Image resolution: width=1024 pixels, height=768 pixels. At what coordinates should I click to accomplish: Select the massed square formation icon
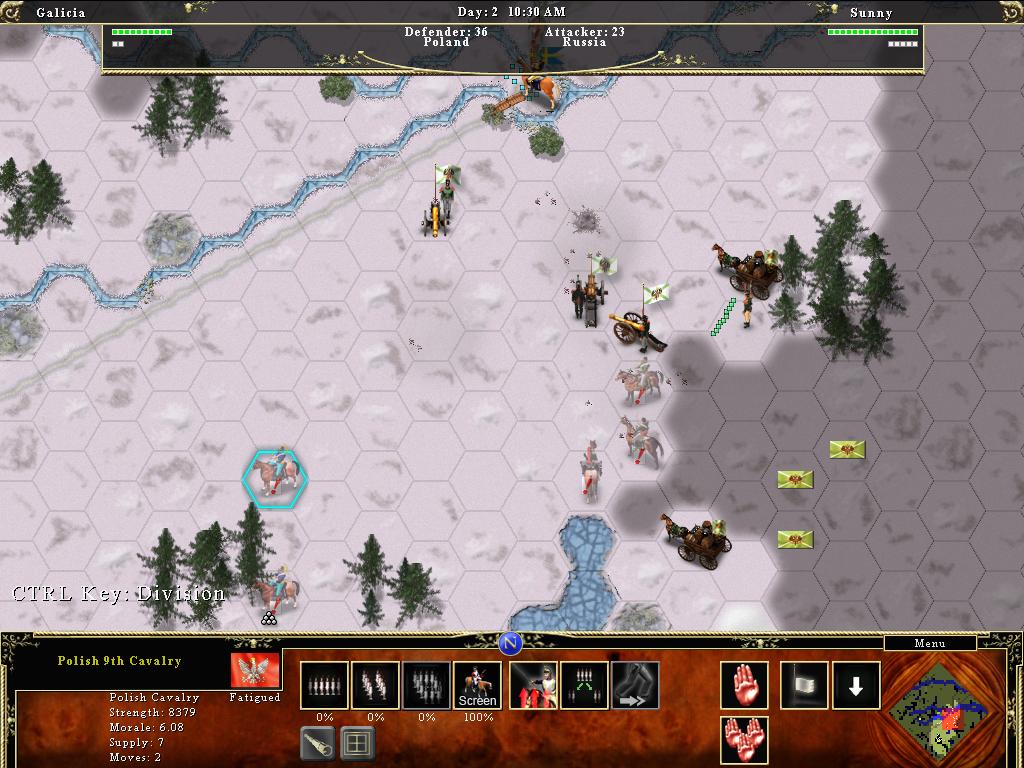pyautogui.click(x=426, y=686)
